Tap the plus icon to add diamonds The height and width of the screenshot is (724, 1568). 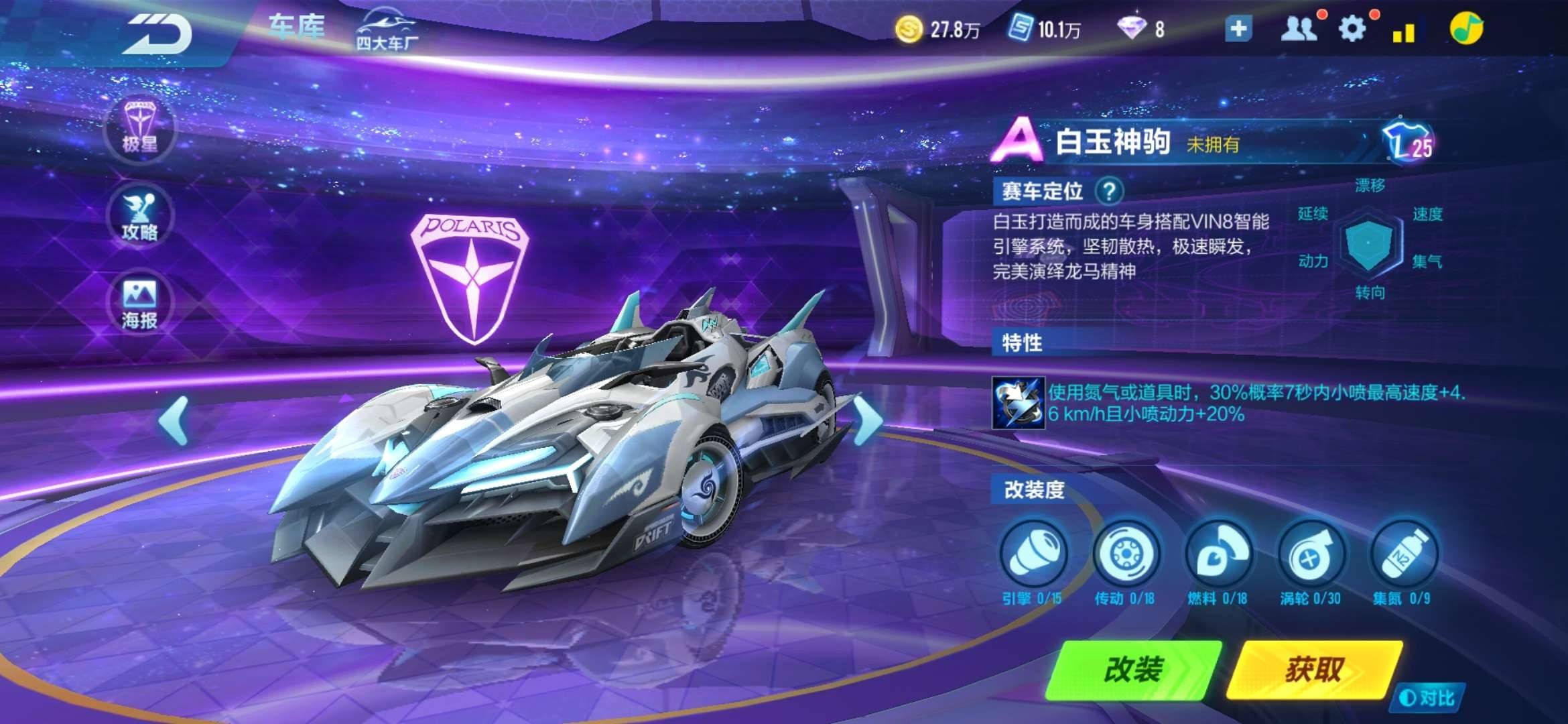click(x=1238, y=28)
